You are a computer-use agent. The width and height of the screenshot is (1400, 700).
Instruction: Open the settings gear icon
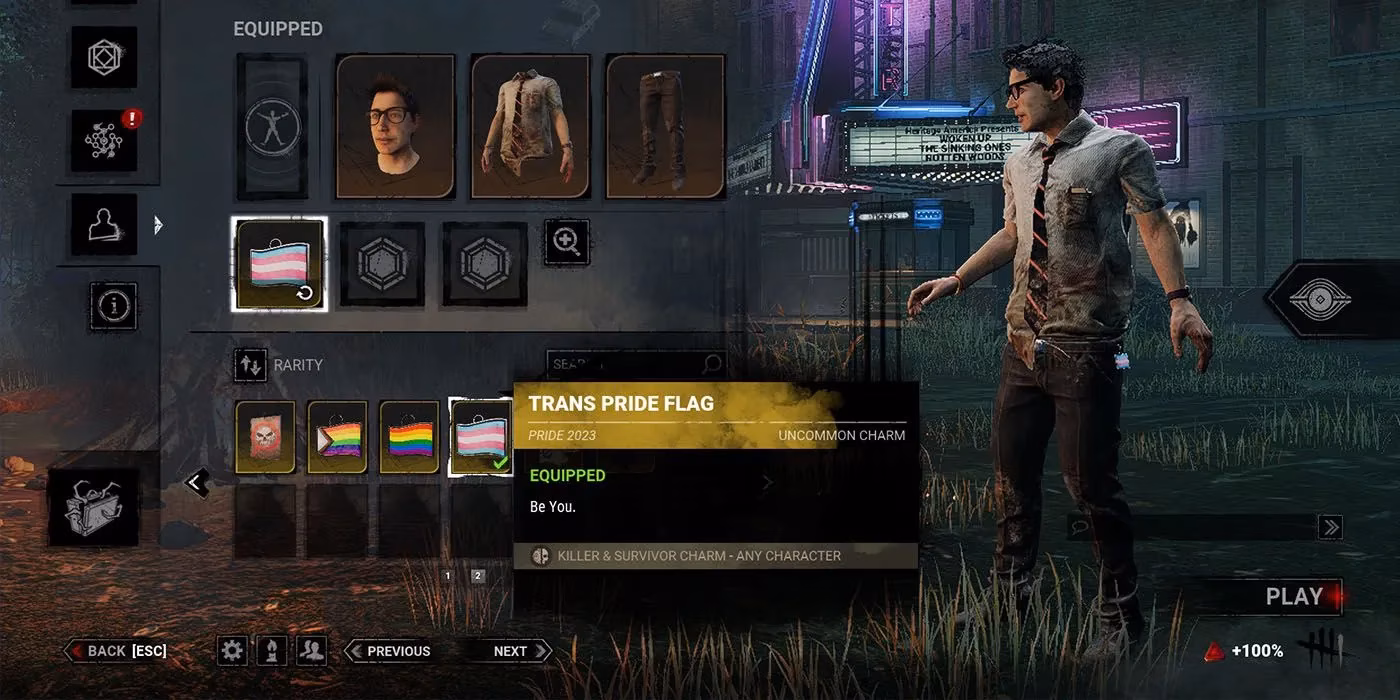[x=232, y=651]
